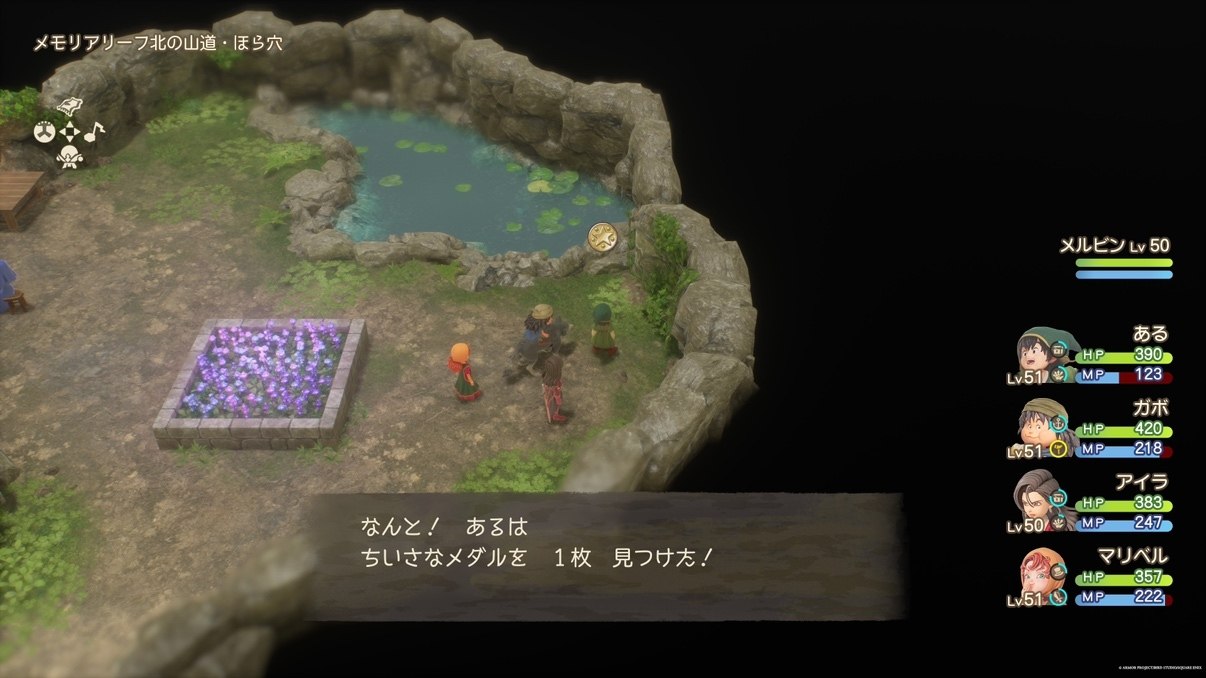Open the round tactics shortcut icon

pos(45,131)
